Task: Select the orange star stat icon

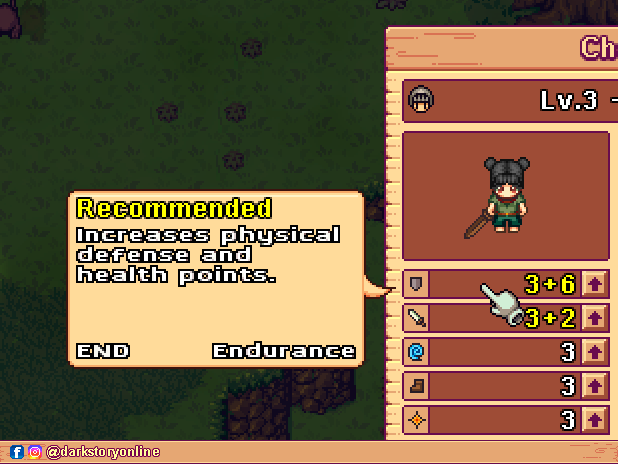Action: click(x=417, y=420)
